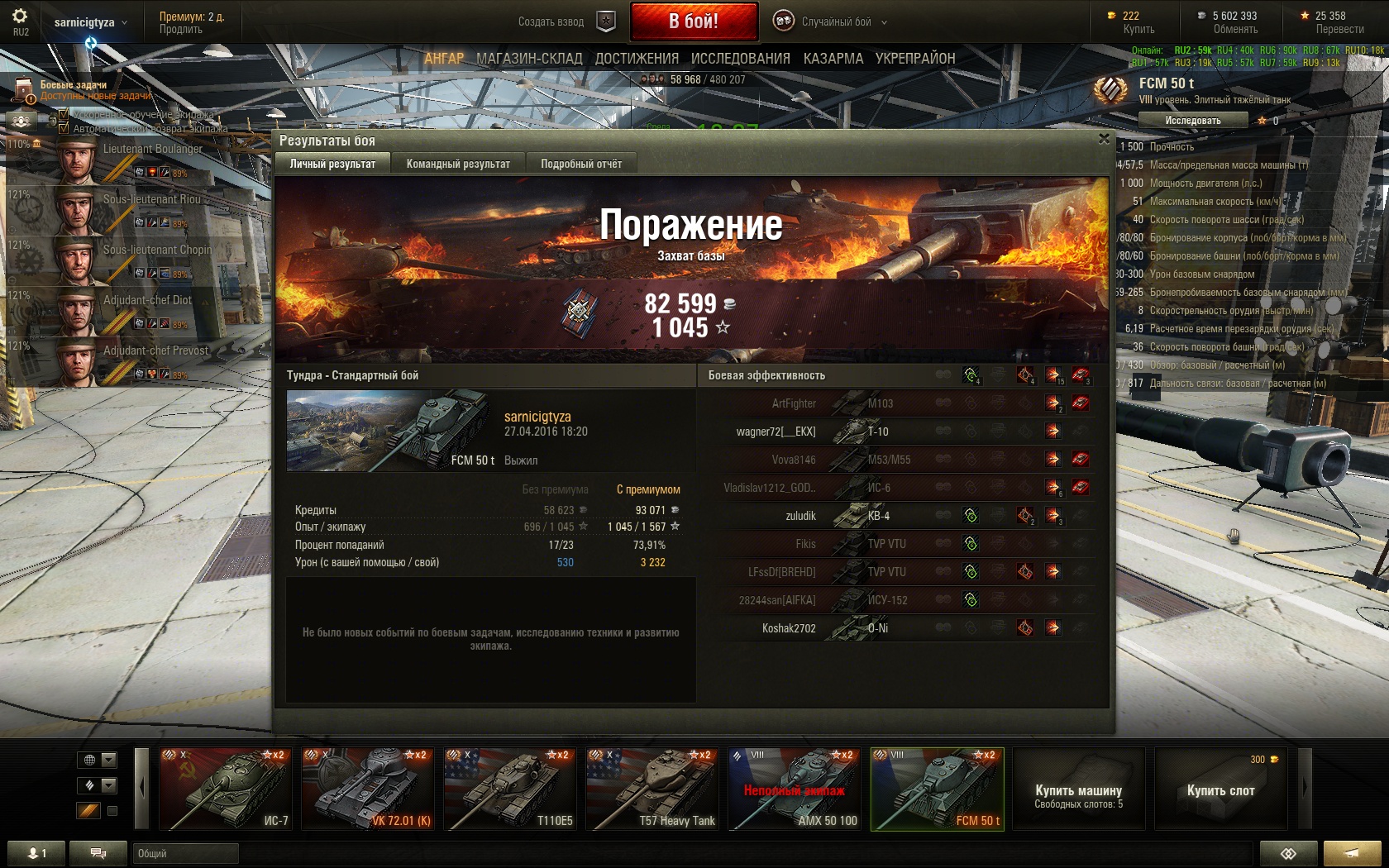The image size is (1389, 868).
Task: Select the ИС-7 tank in carousel
Action: (224, 789)
